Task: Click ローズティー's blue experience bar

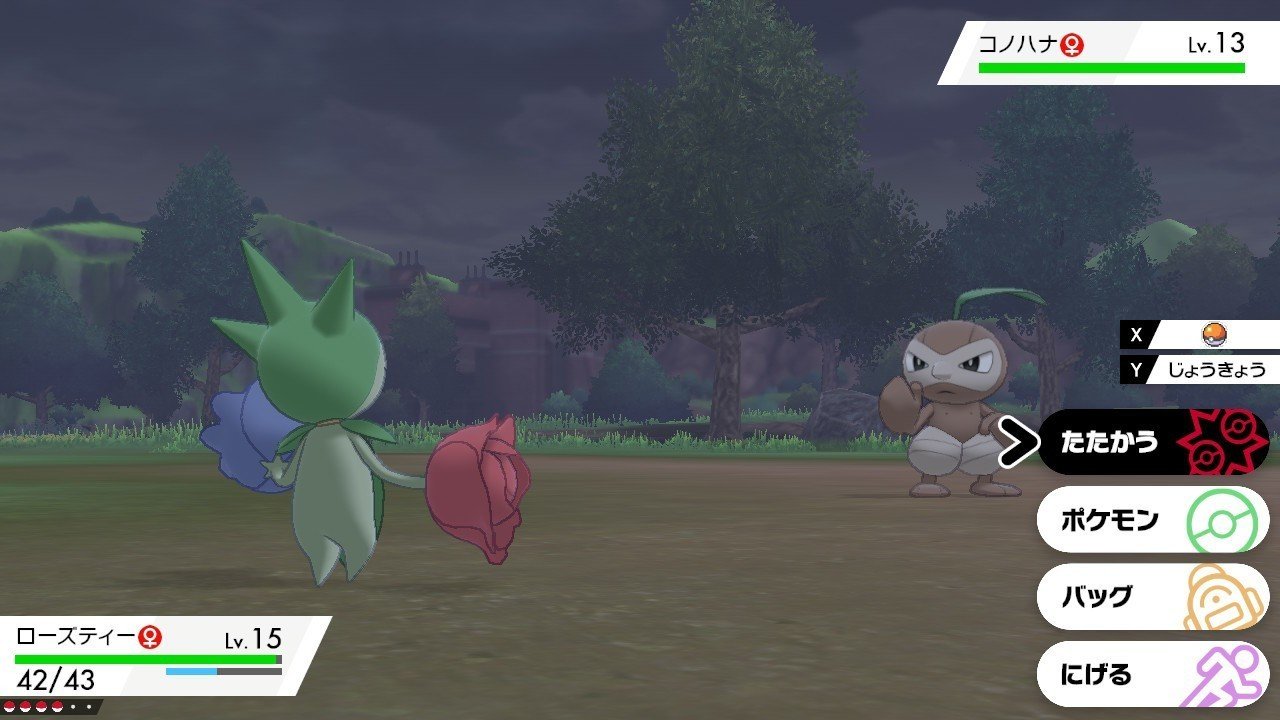Action: click(190, 670)
